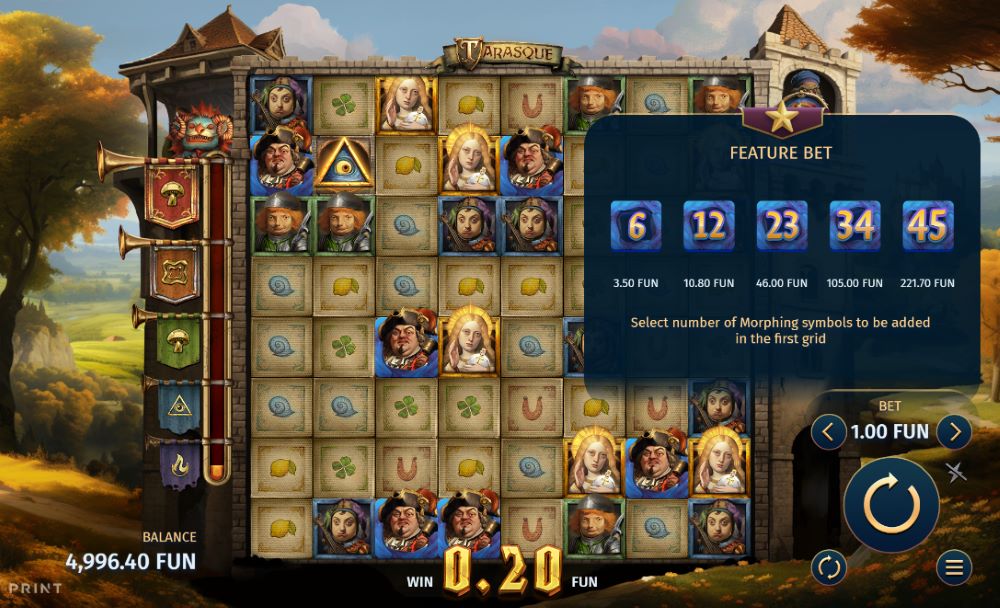The image size is (1000, 608).
Task: Buy the 45 Morphing symbols feature
Action: (x=928, y=226)
